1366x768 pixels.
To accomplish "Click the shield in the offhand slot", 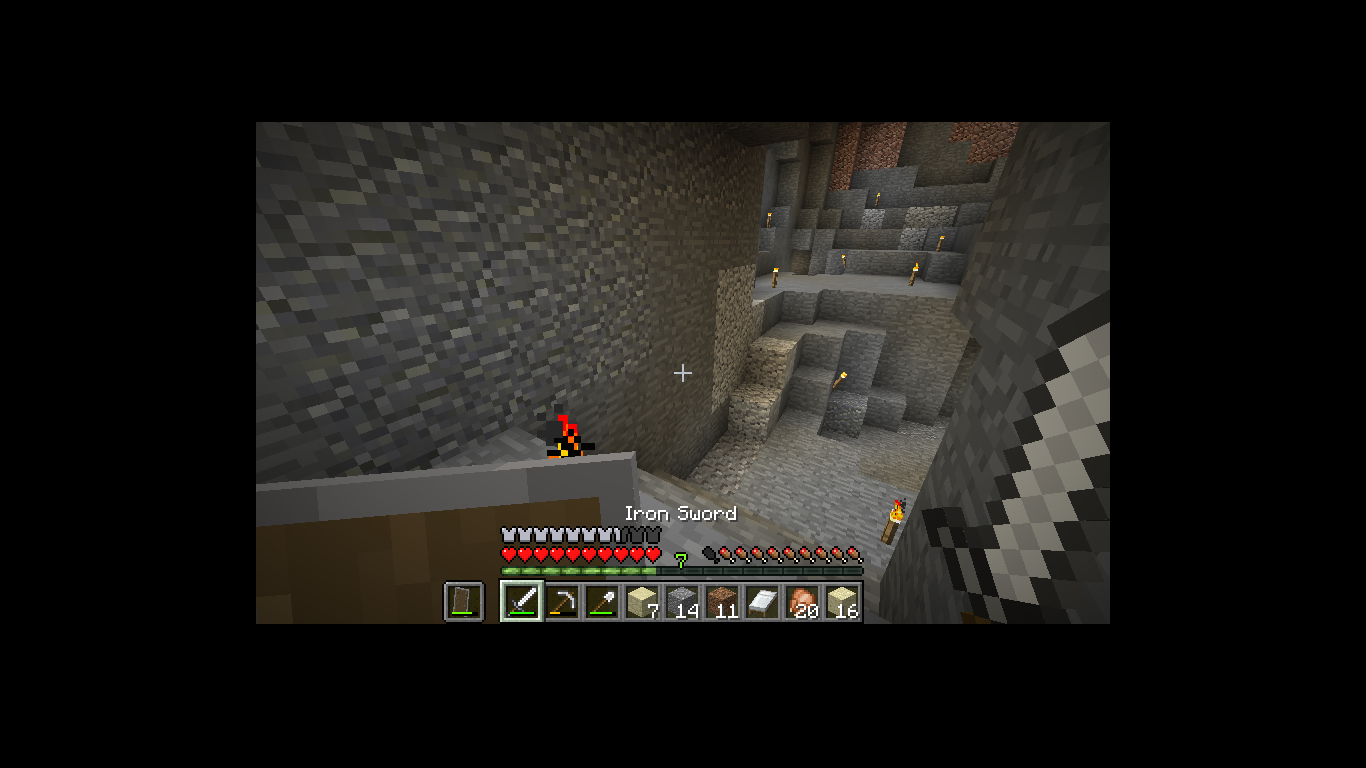I will [x=463, y=601].
